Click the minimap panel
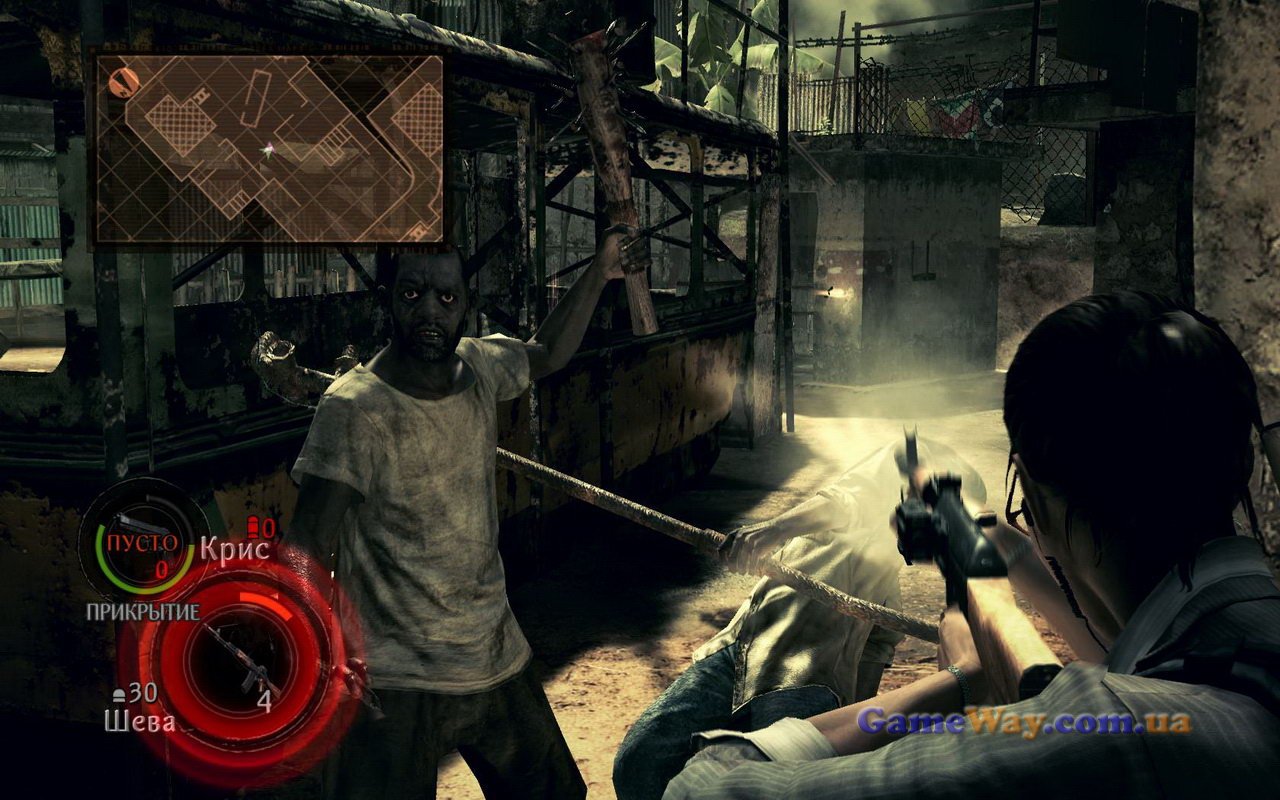 [269, 149]
